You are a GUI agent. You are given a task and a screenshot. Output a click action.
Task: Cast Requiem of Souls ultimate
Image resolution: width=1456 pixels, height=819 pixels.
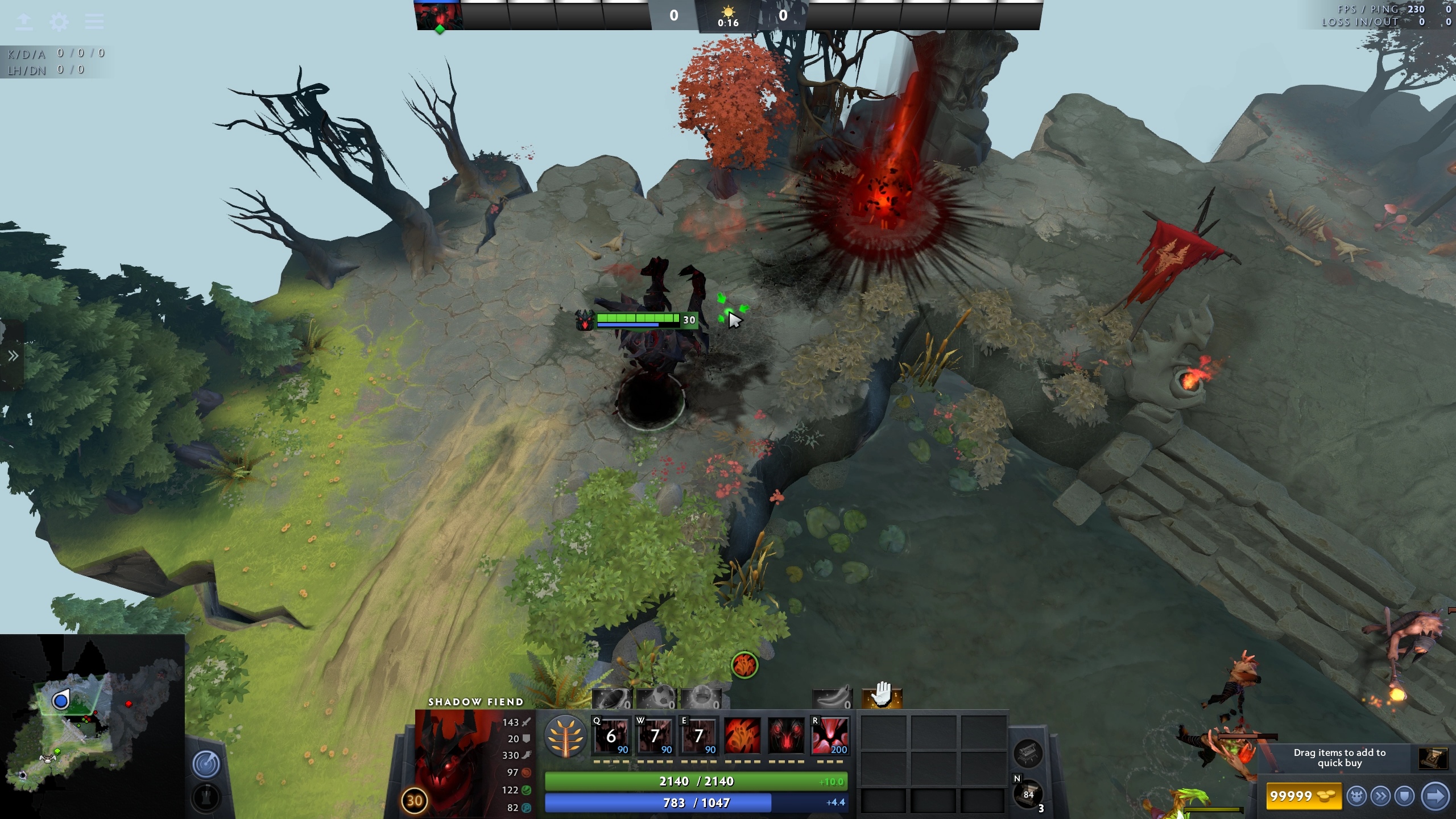[830, 736]
